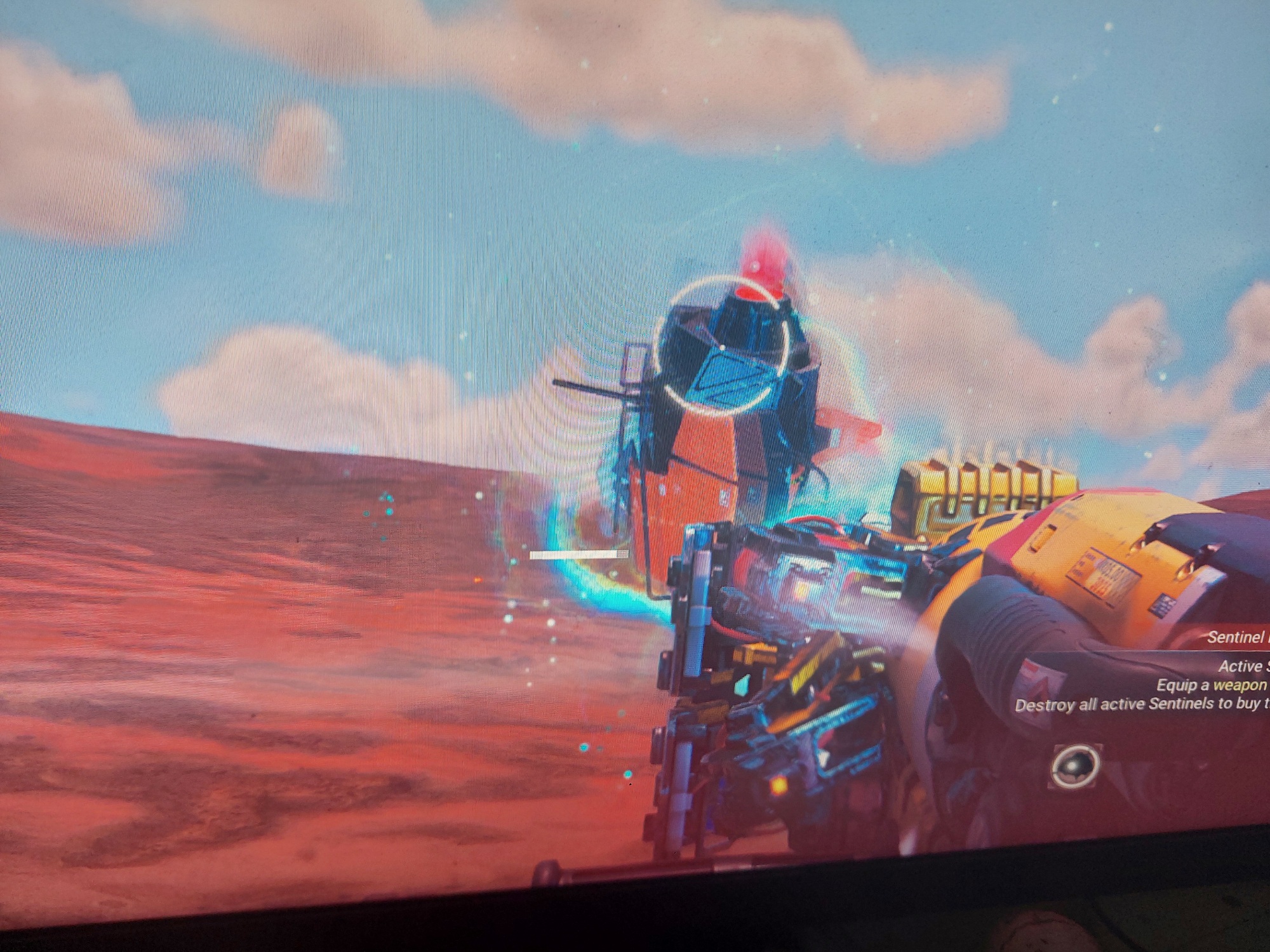Click the Sentinel alert objective tracker
Image resolution: width=1270 pixels, height=952 pixels.
coord(1235,637)
